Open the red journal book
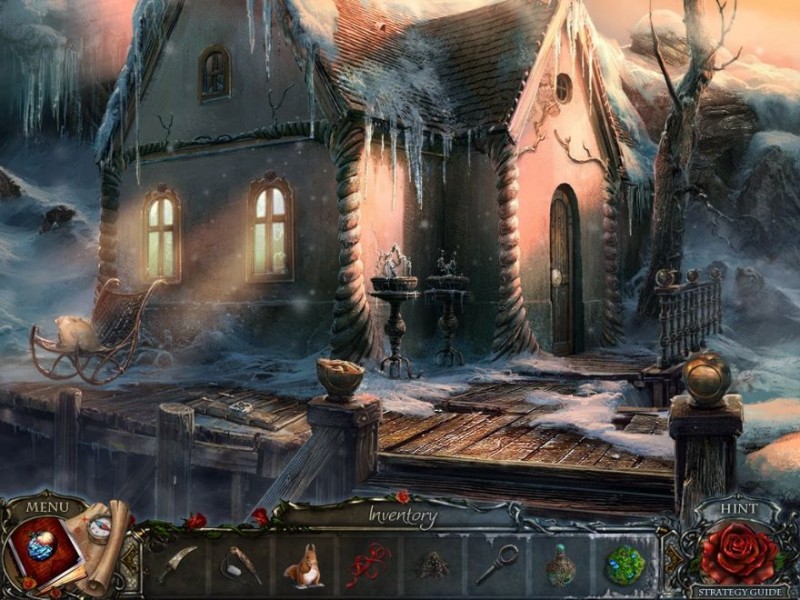 click(x=43, y=553)
